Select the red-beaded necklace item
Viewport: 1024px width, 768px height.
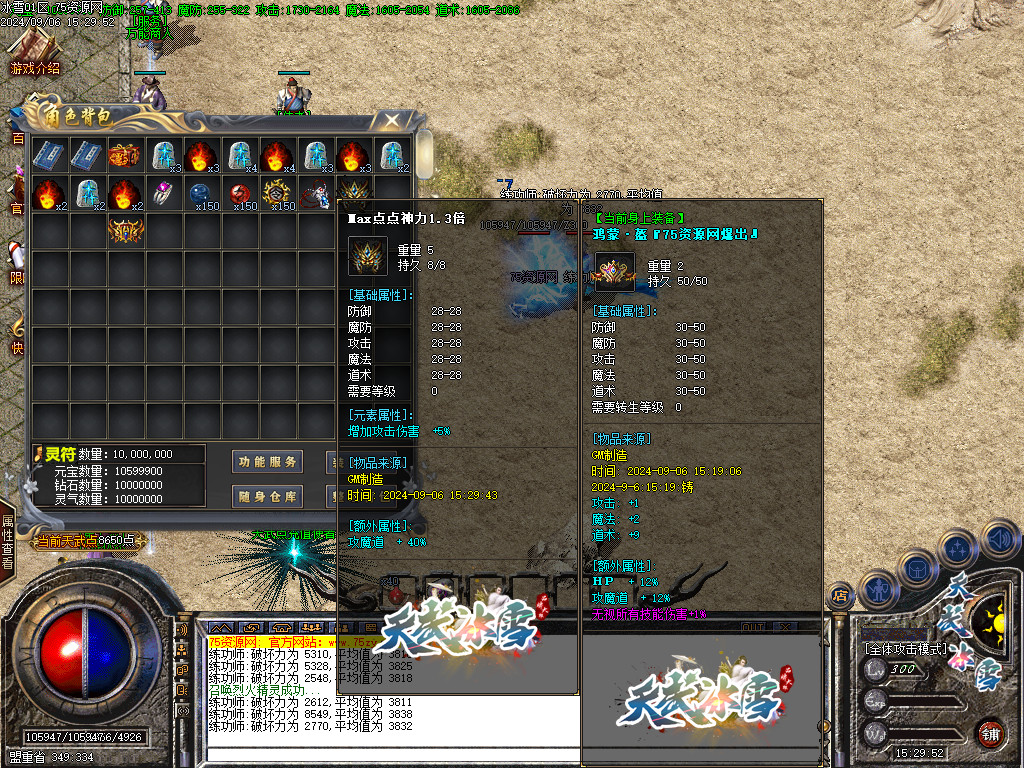[314, 193]
